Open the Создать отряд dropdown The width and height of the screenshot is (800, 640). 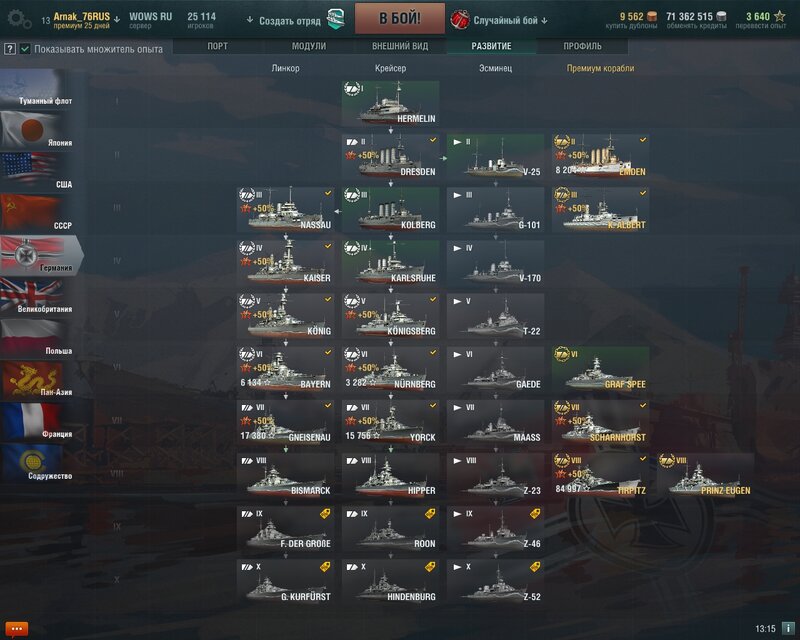pyautogui.click(x=287, y=20)
